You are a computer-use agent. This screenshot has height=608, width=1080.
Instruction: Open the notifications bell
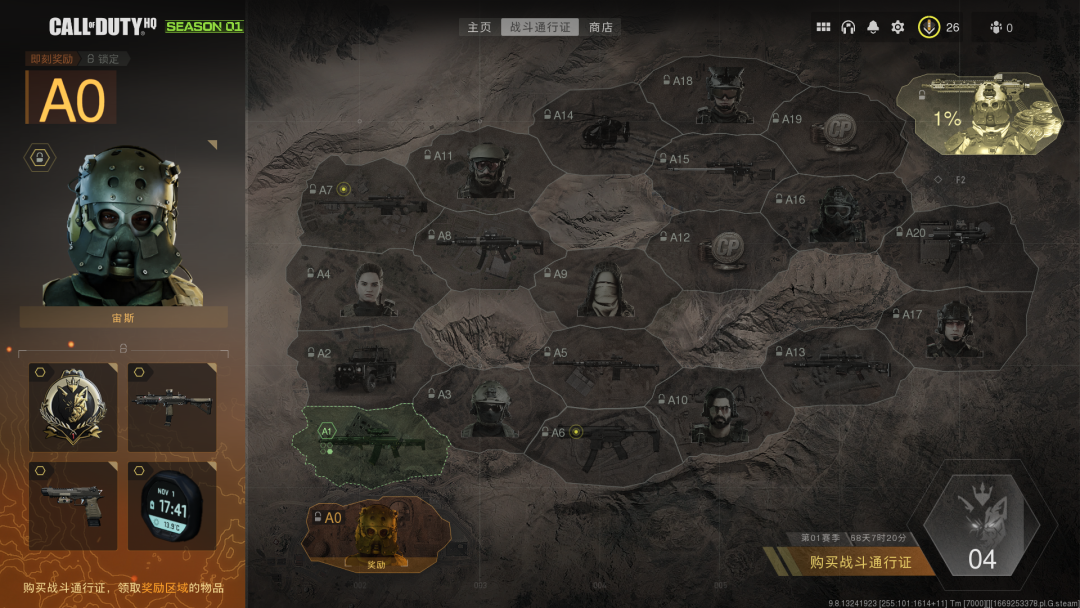[x=873, y=27]
